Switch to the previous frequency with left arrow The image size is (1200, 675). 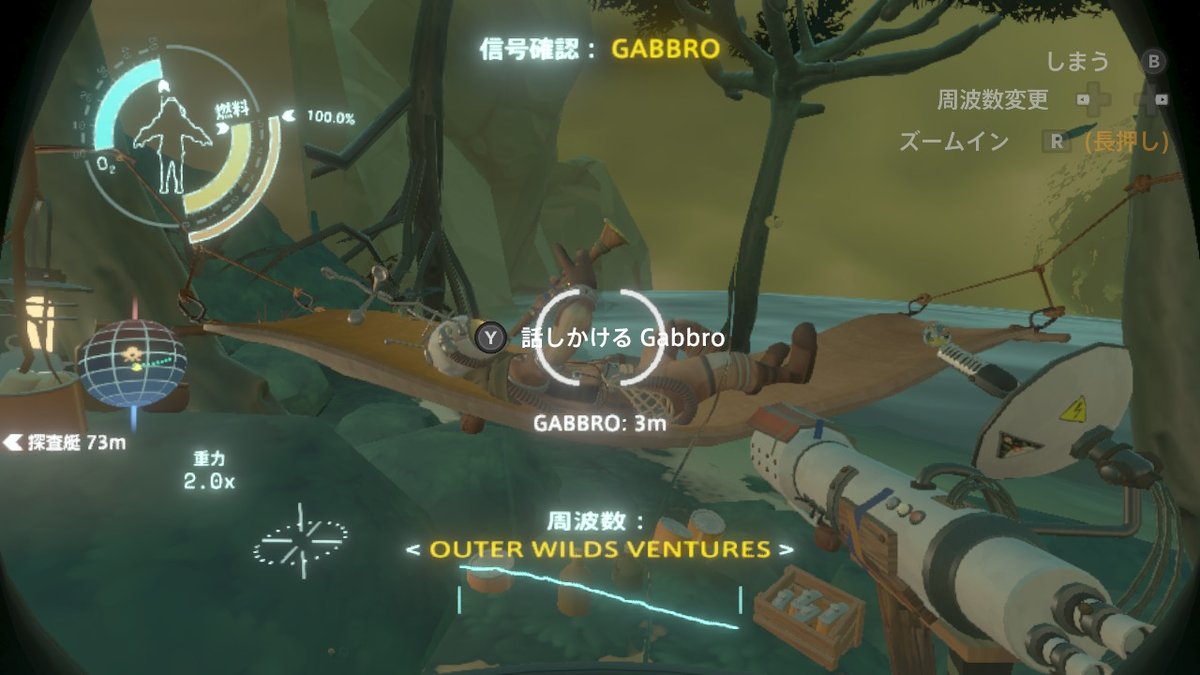[x=412, y=550]
